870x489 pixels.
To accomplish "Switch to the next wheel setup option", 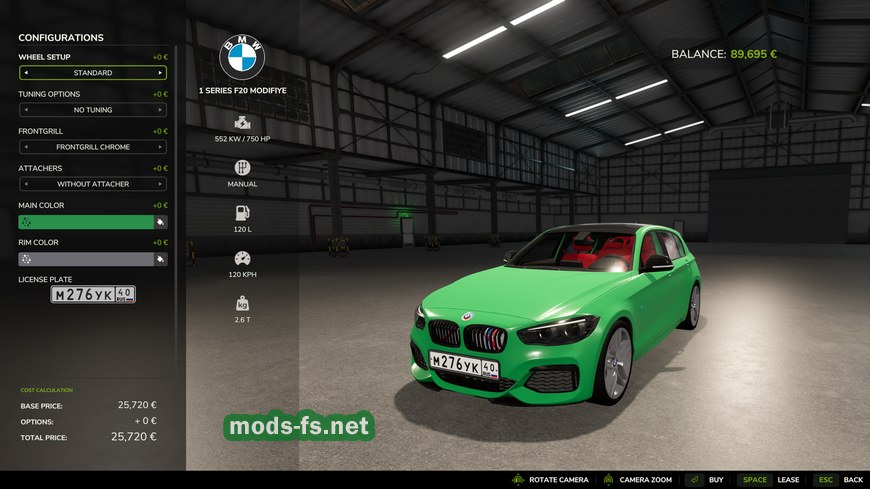I will (x=160, y=73).
